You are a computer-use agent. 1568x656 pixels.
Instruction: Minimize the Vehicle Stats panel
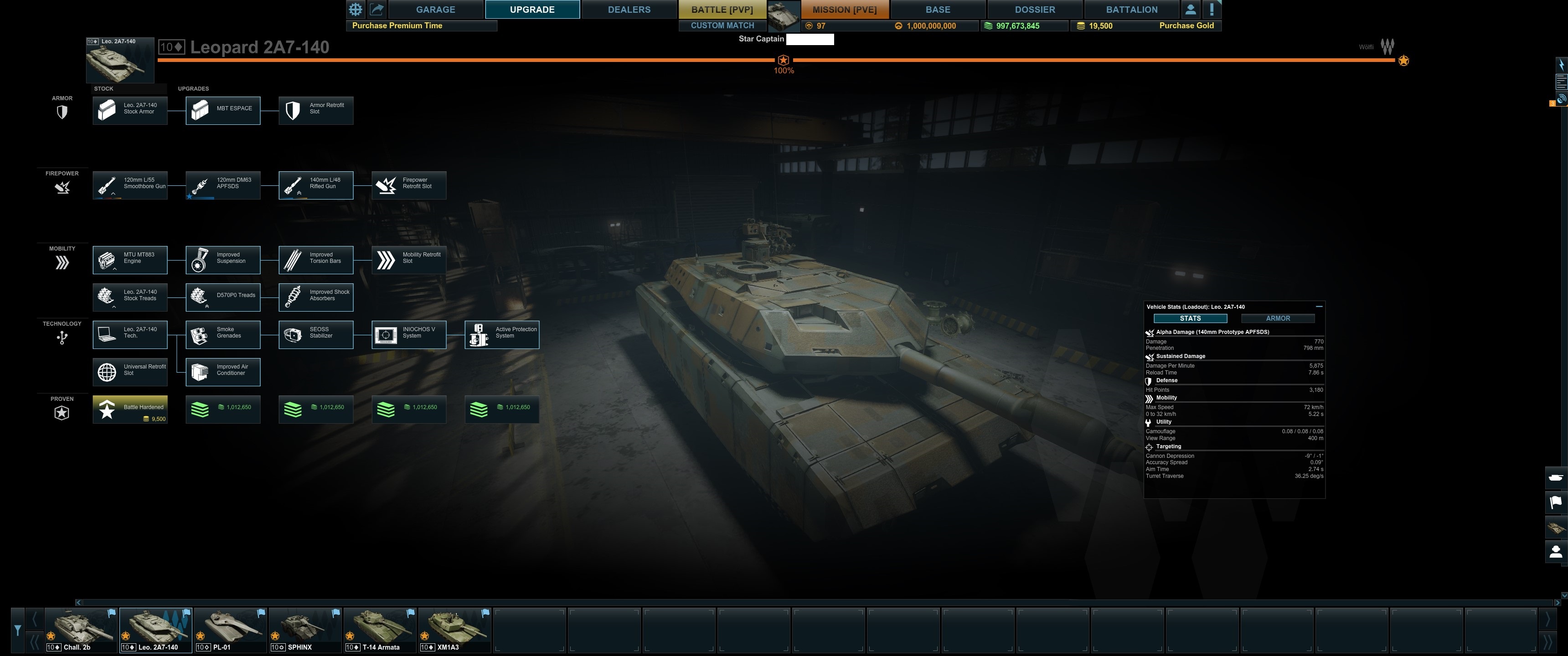coord(1318,307)
